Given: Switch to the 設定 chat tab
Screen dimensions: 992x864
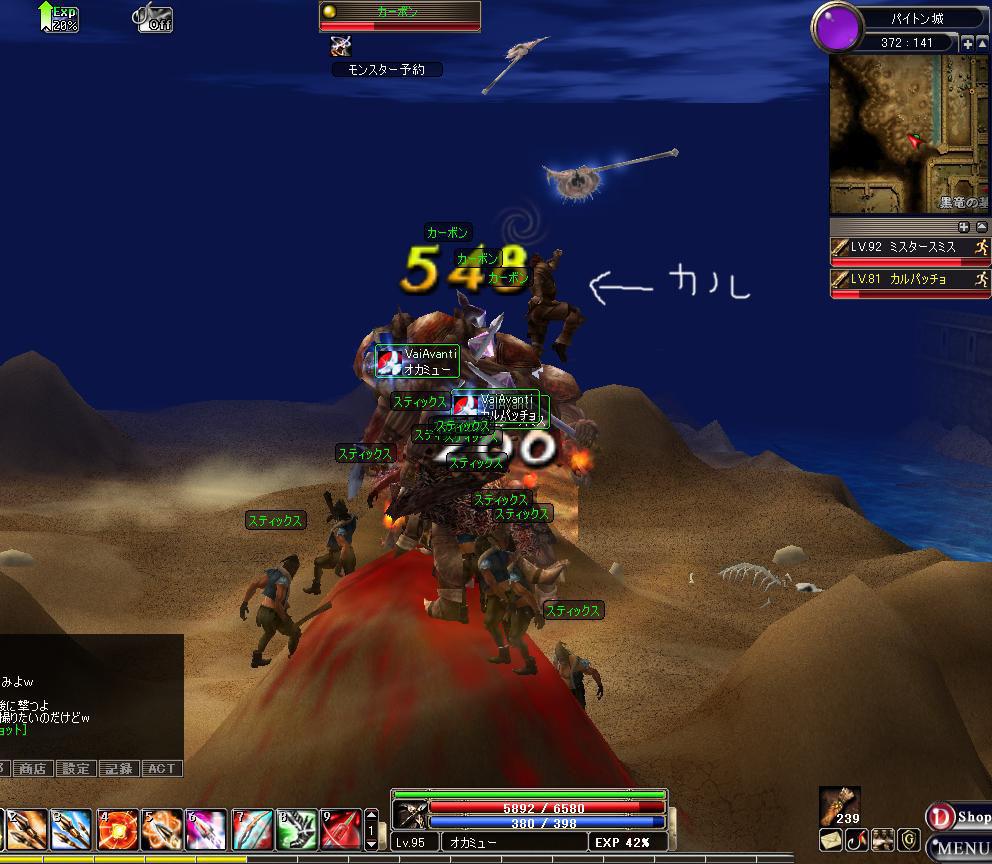Looking at the screenshot, I should point(75,768).
